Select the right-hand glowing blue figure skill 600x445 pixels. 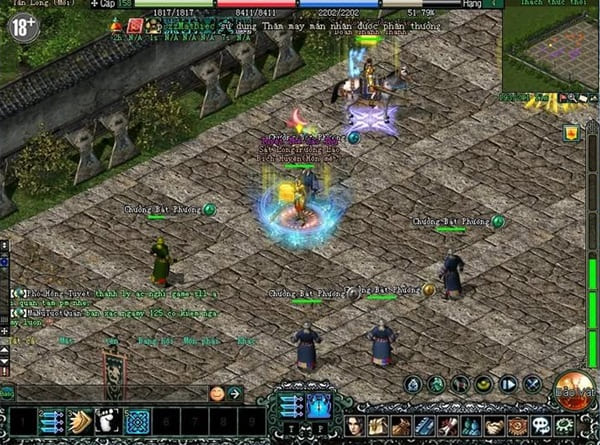319,405
